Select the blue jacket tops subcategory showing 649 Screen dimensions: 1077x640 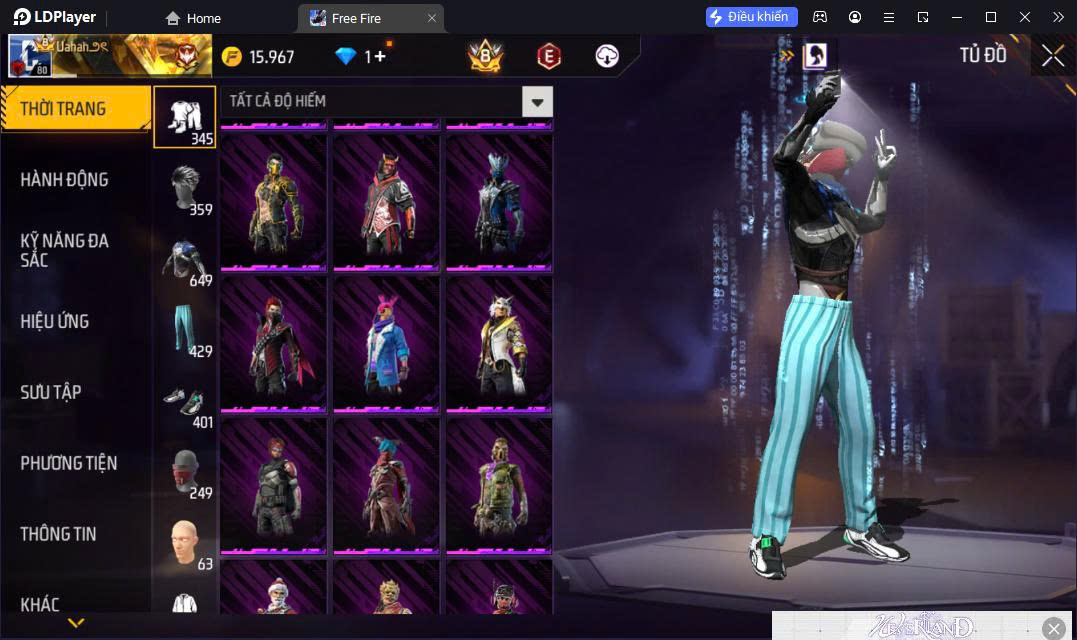pos(185,259)
